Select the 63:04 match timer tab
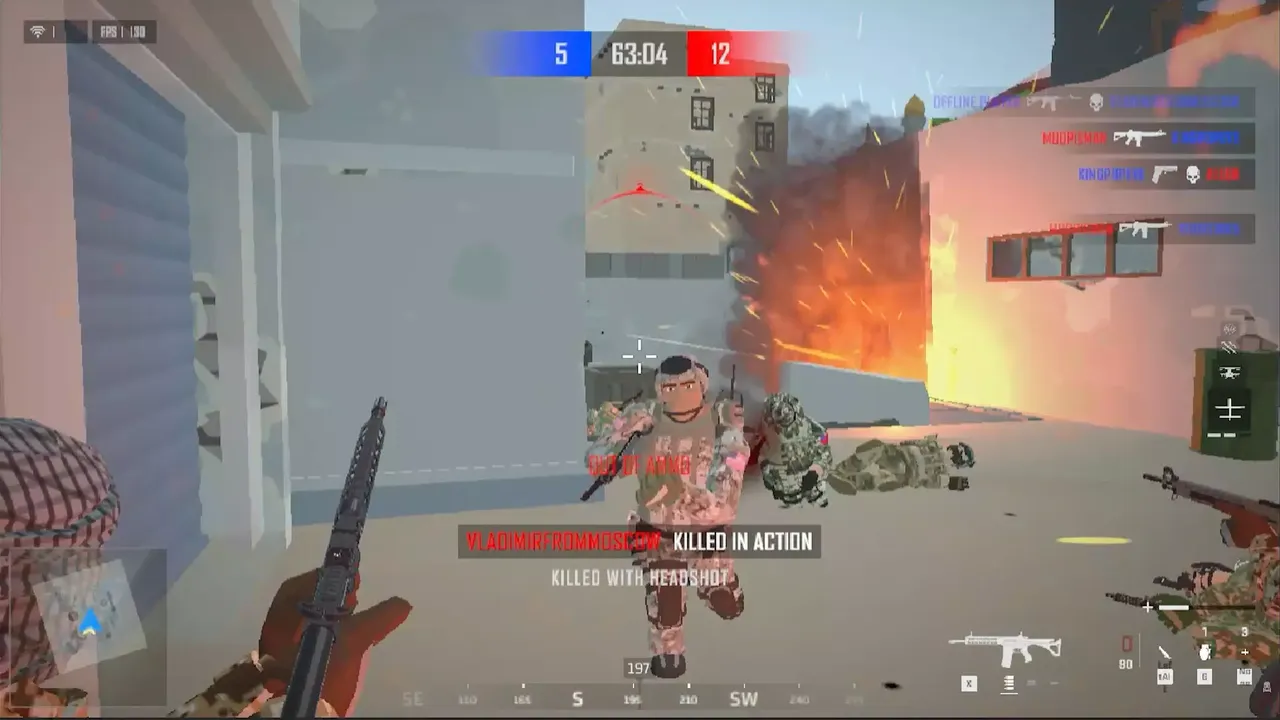The height and width of the screenshot is (720, 1280). point(638,55)
